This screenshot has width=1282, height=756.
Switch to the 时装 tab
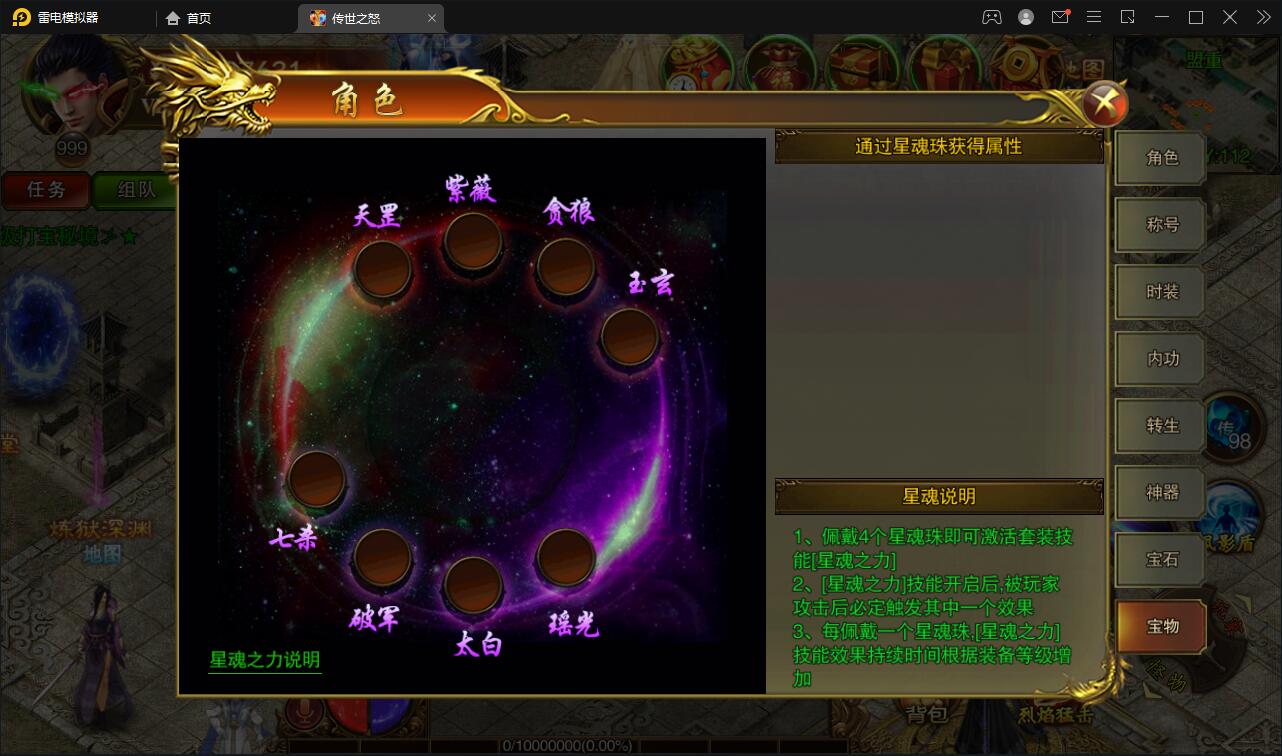[1159, 292]
